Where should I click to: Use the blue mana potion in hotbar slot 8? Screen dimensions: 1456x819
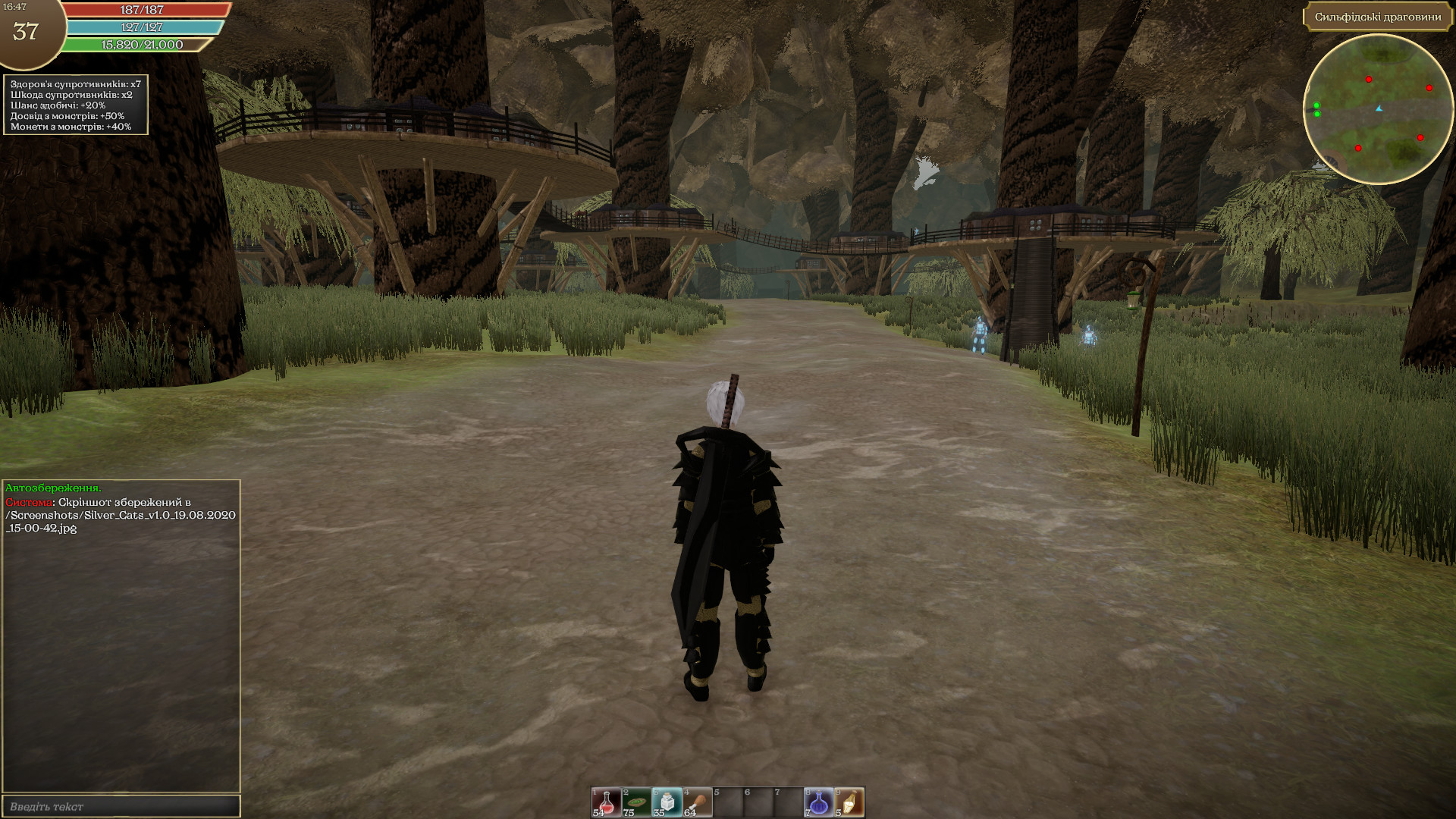[817, 802]
